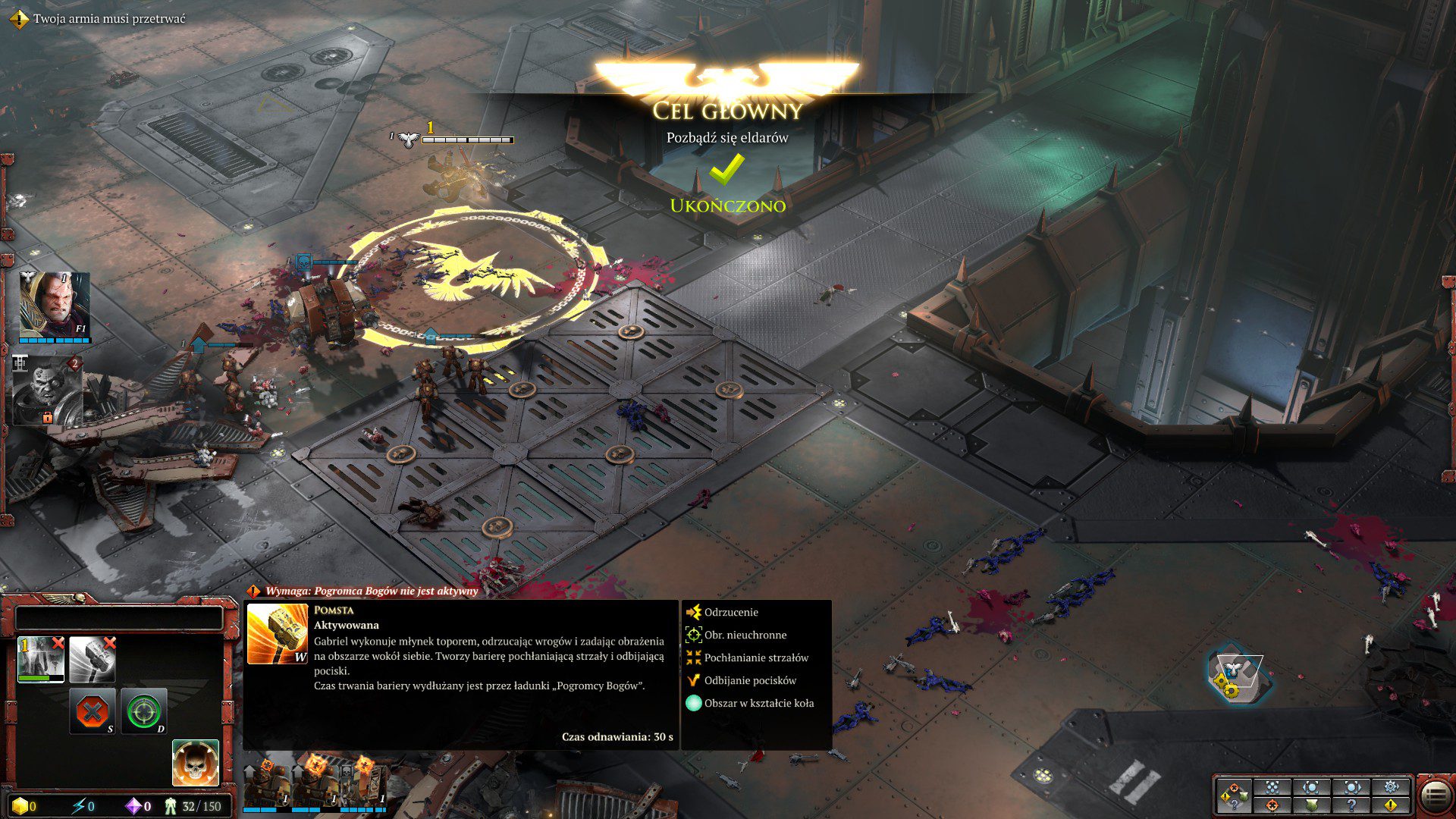Activate the orange skull ability

coord(196,763)
